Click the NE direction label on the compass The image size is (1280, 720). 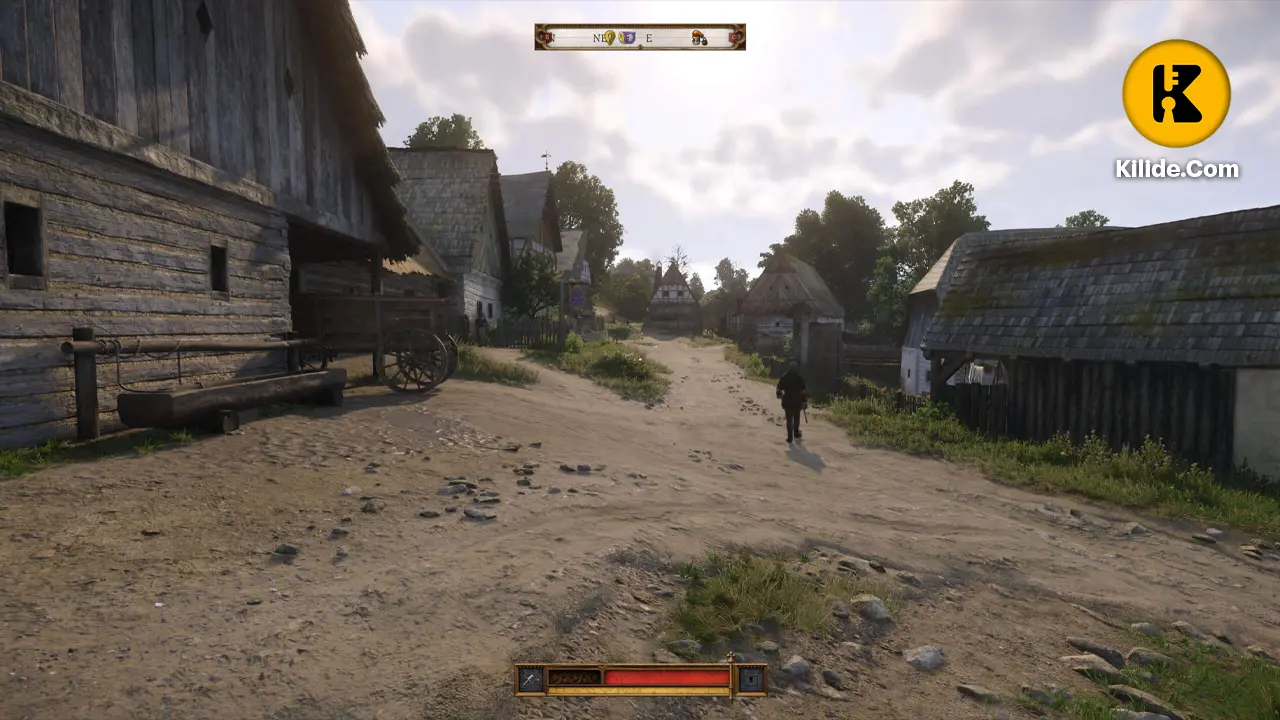click(x=598, y=37)
